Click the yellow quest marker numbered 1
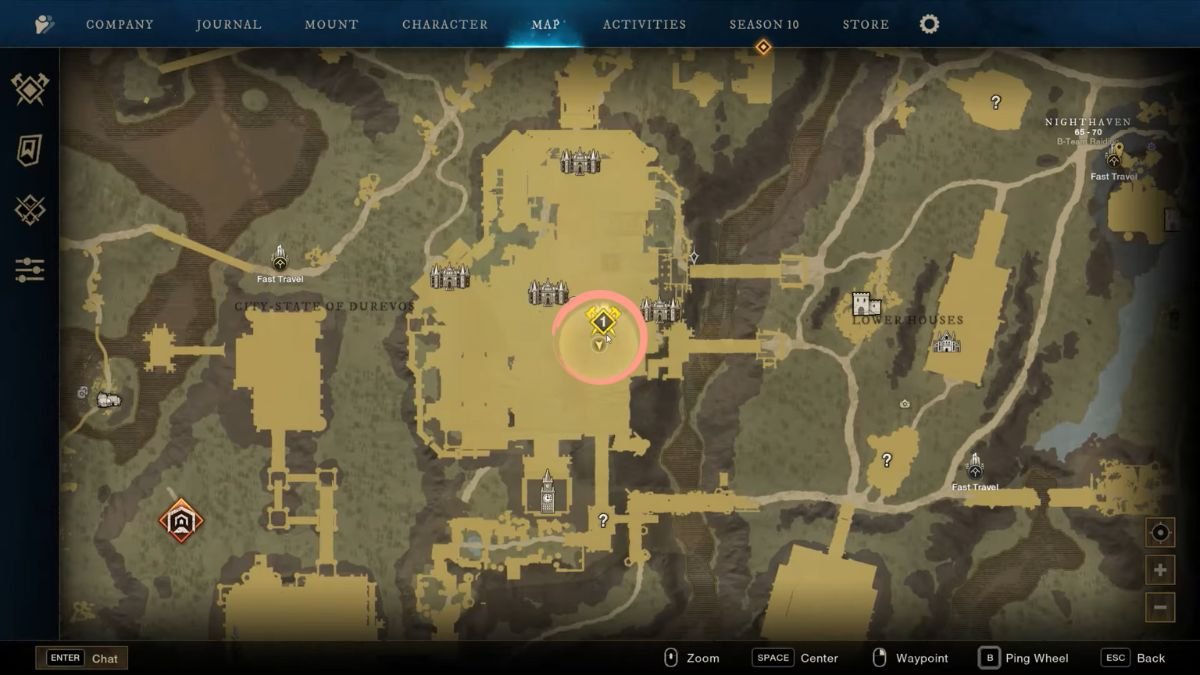 (603, 321)
